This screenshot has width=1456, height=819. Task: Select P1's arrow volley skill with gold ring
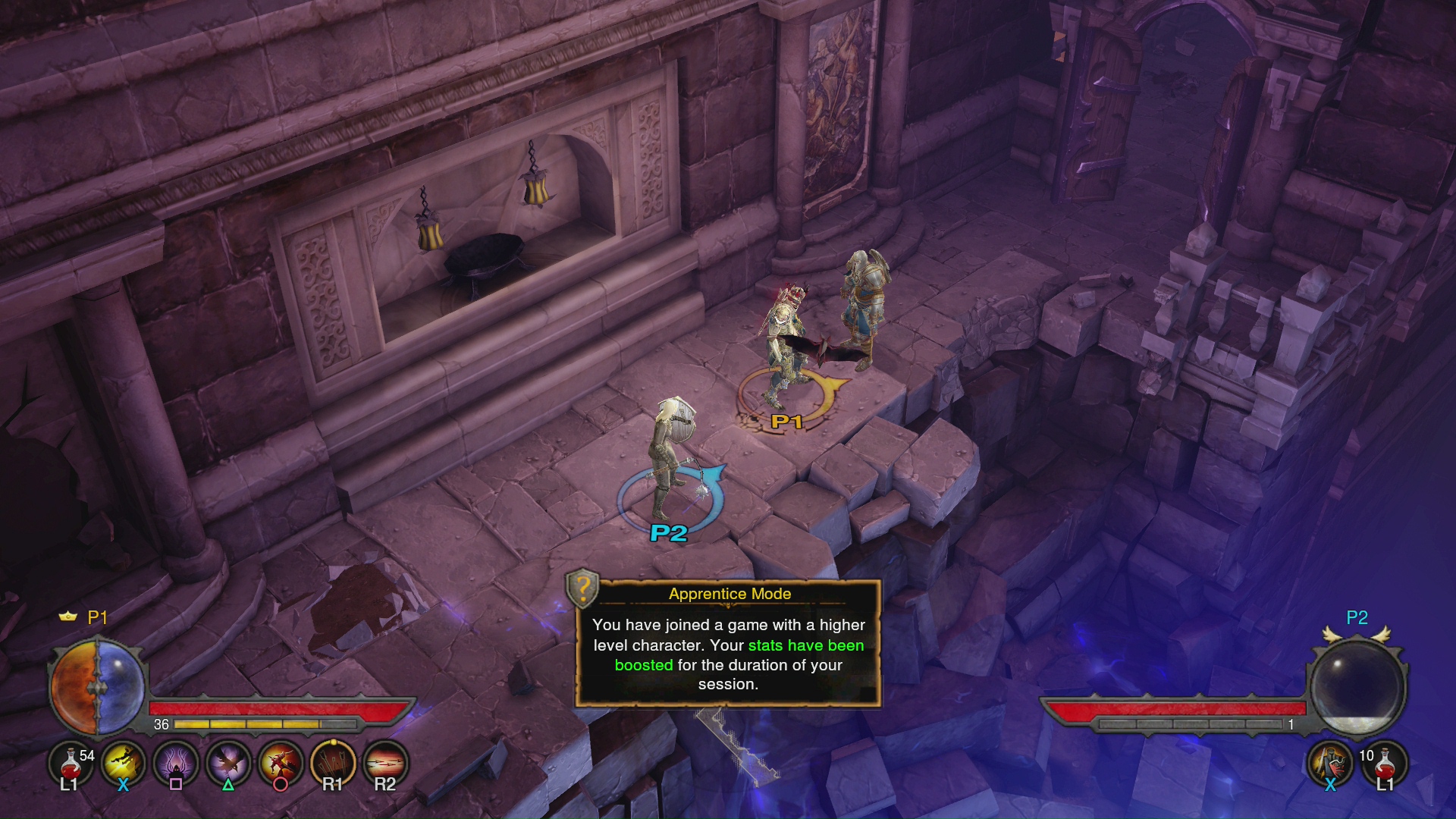tap(333, 763)
